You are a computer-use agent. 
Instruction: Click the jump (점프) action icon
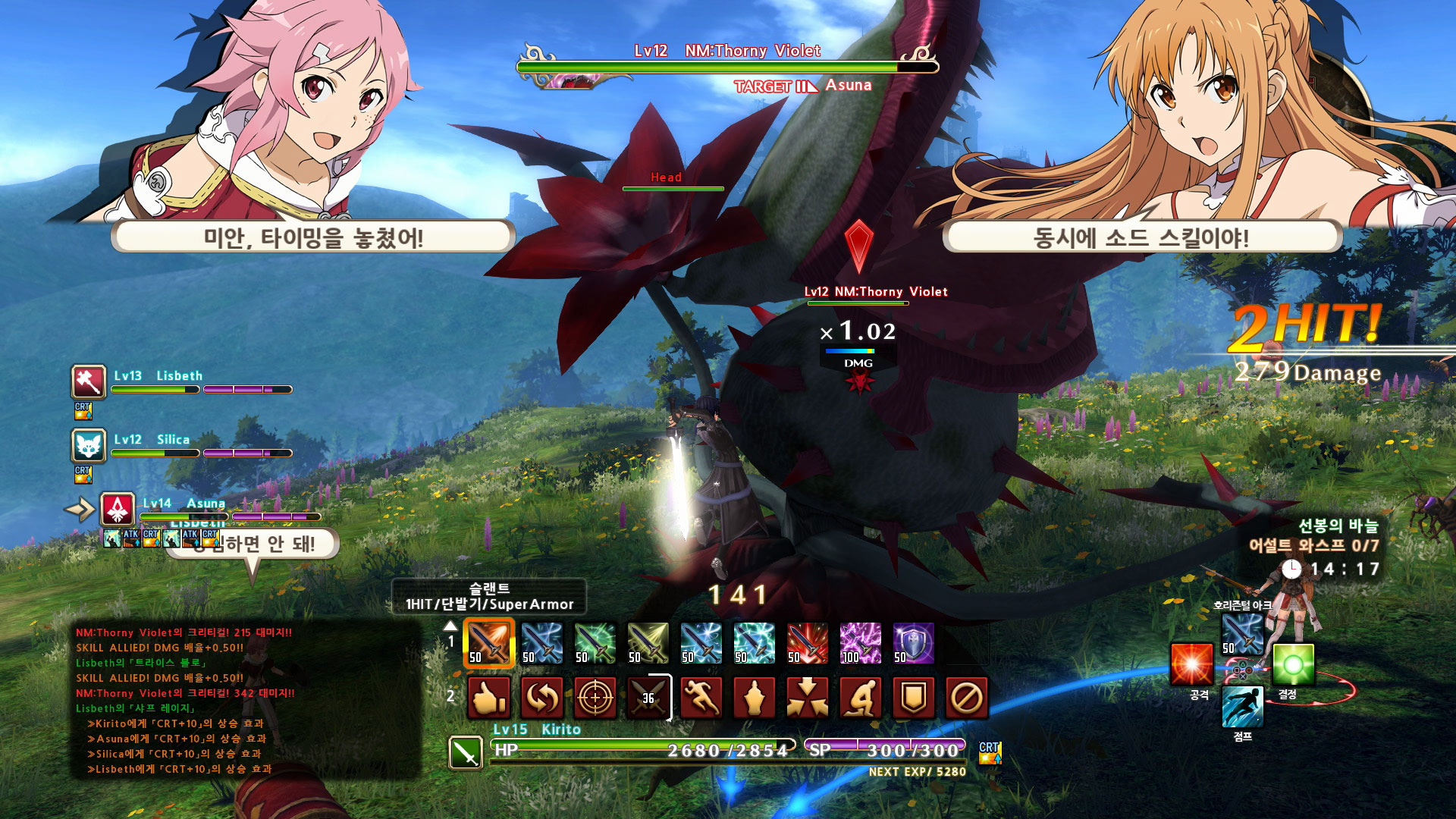(1242, 707)
